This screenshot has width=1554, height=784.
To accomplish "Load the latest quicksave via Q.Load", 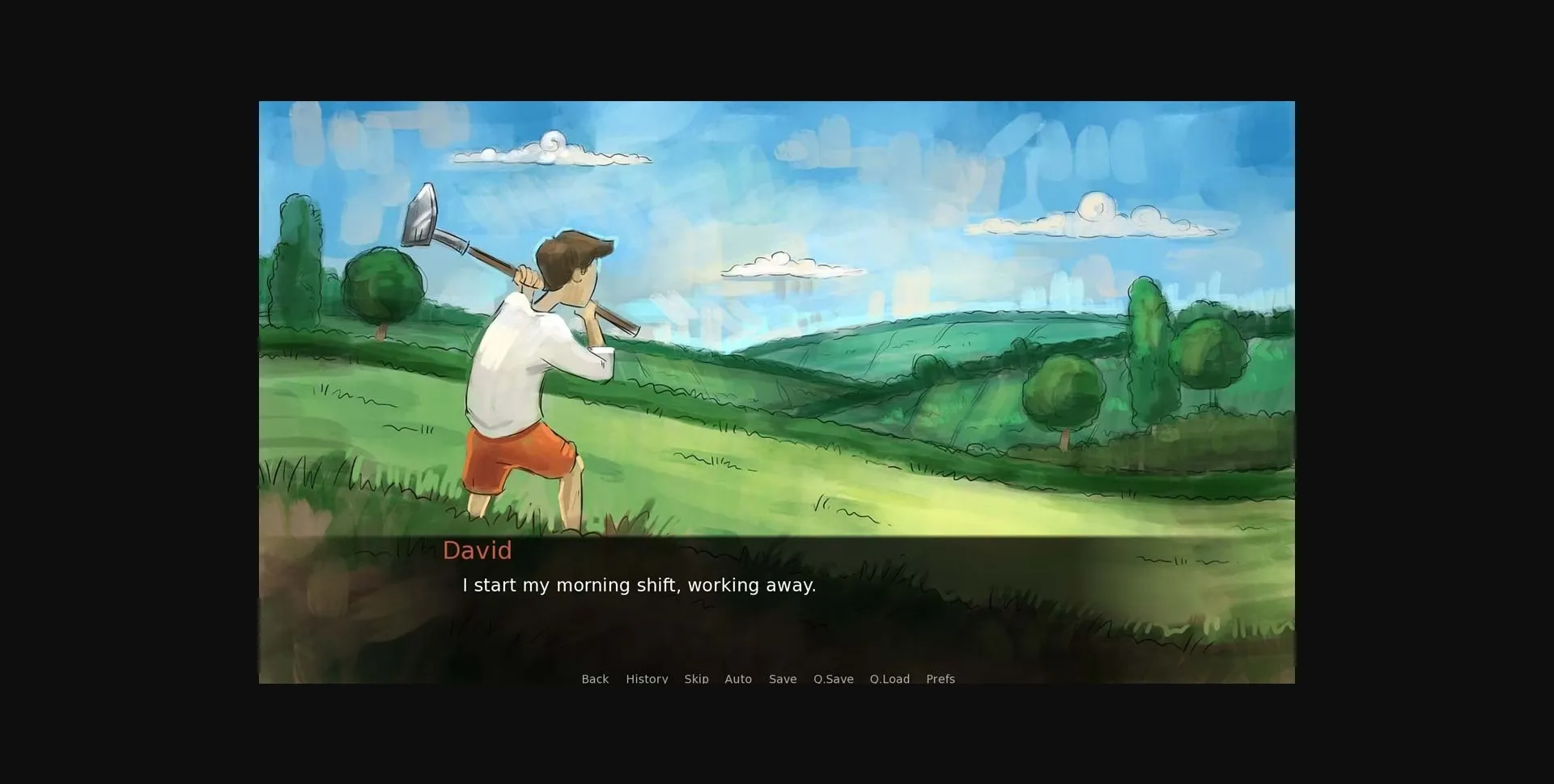I will point(890,679).
